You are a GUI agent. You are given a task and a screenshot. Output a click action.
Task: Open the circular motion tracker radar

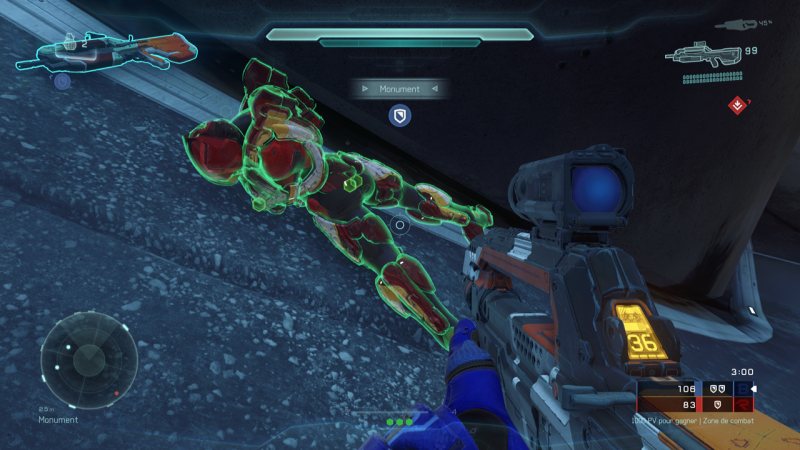(x=89, y=359)
